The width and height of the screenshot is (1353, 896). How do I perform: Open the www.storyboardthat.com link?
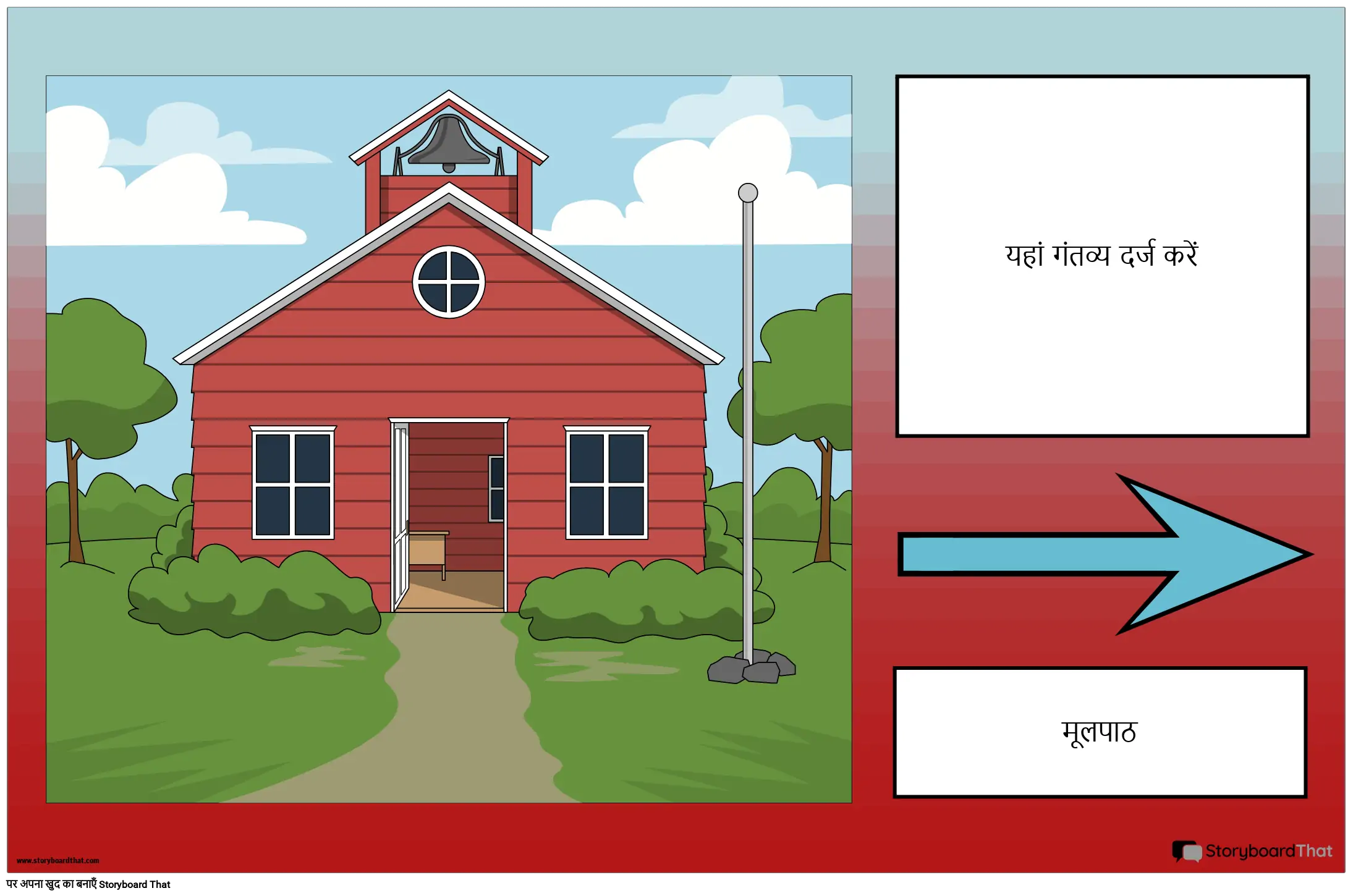(x=58, y=860)
